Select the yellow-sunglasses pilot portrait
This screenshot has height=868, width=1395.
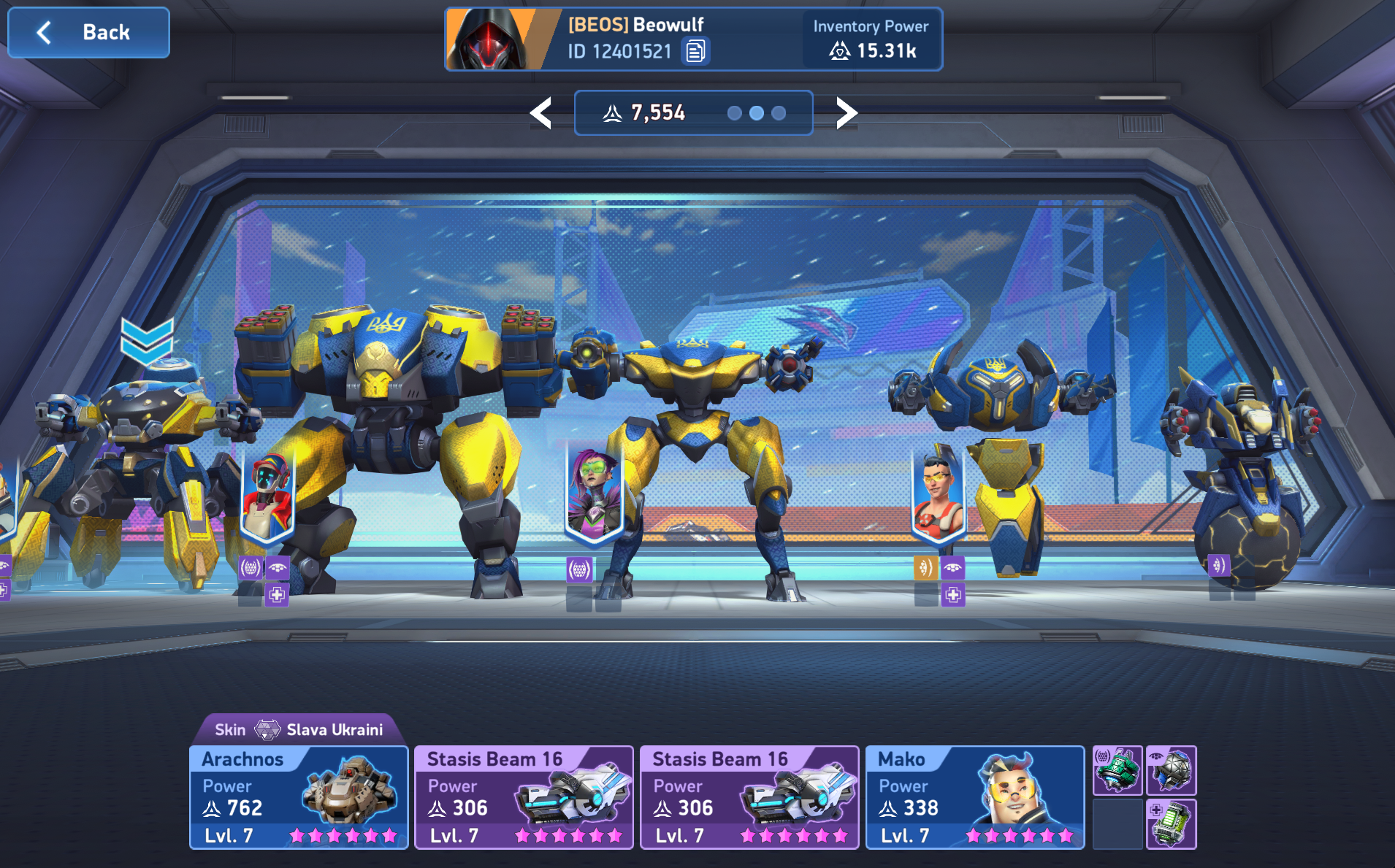tap(939, 494)
